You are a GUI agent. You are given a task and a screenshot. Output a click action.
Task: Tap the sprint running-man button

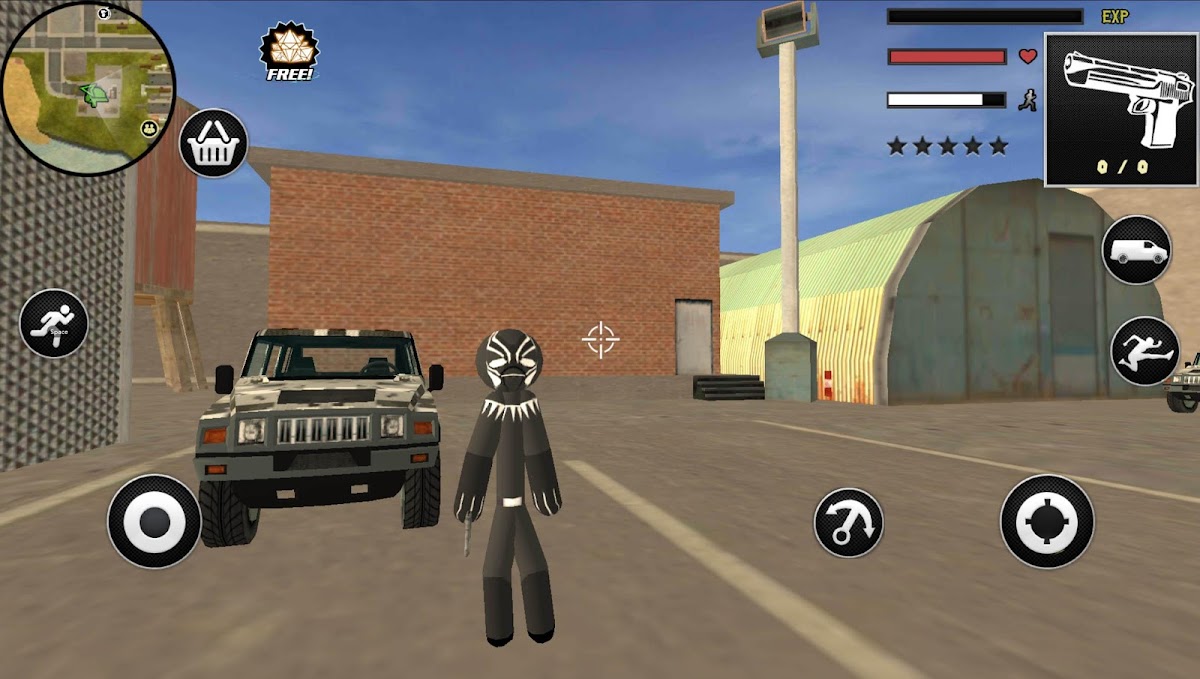tap(54, 323)
